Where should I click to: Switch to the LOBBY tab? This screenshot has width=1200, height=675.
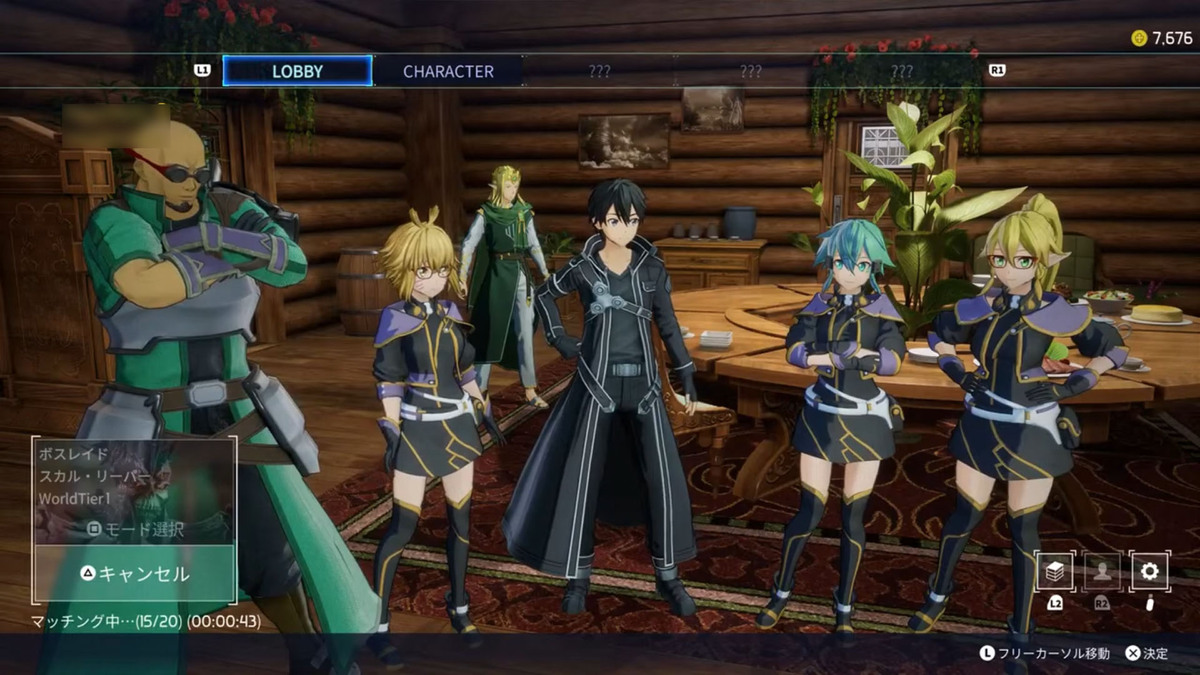(x=297, y=71)
